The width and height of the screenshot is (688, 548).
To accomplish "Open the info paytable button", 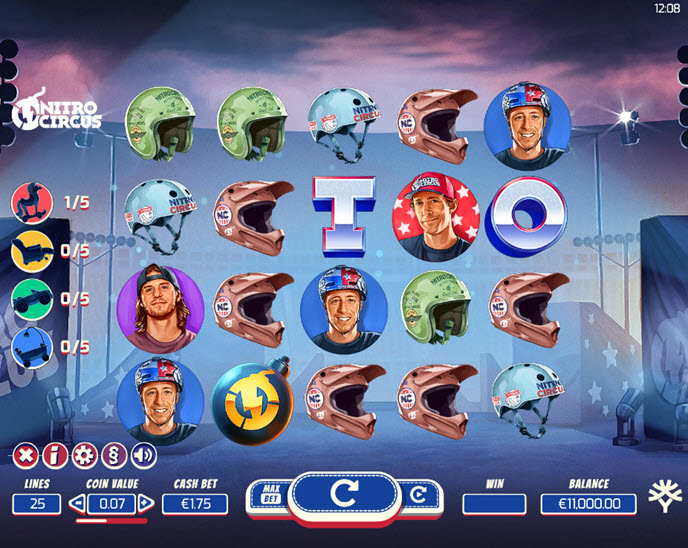I will point(55,456).
